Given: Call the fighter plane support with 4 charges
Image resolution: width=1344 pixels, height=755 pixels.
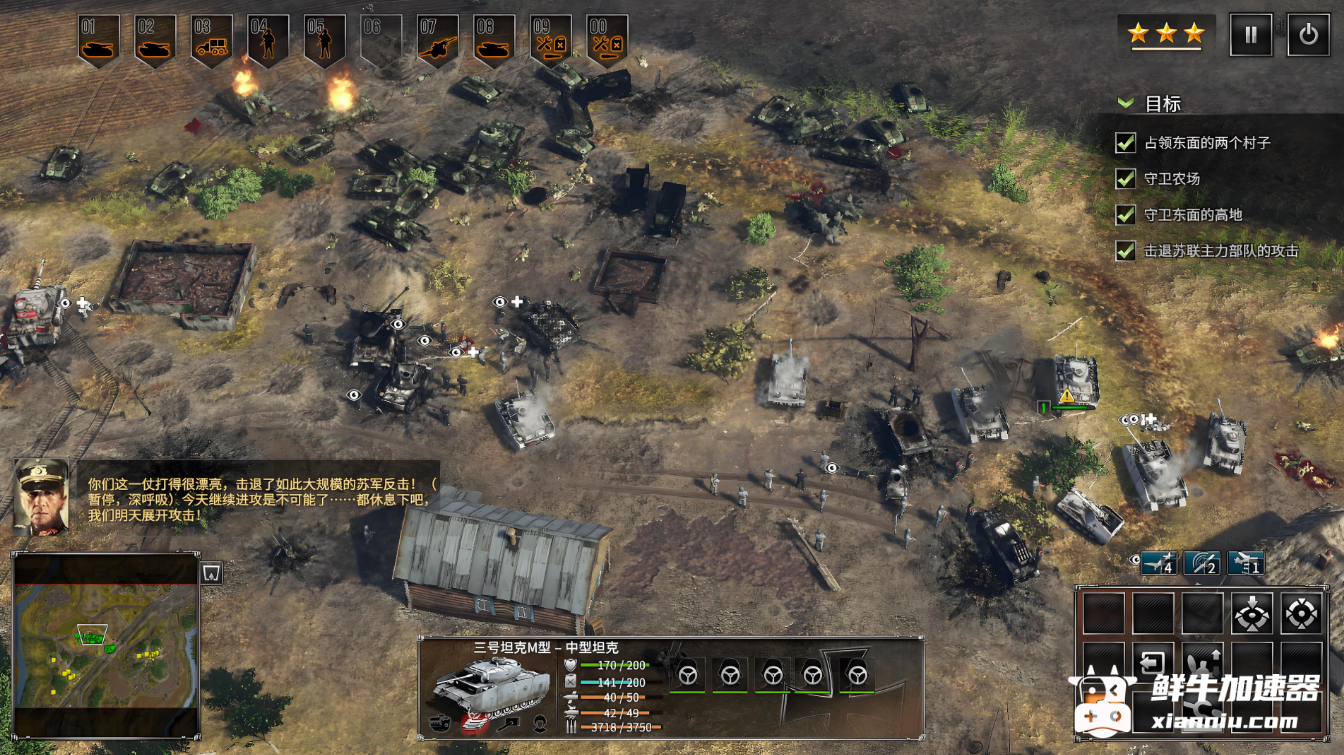Looking at the screenshot, I should (1159, 563).
